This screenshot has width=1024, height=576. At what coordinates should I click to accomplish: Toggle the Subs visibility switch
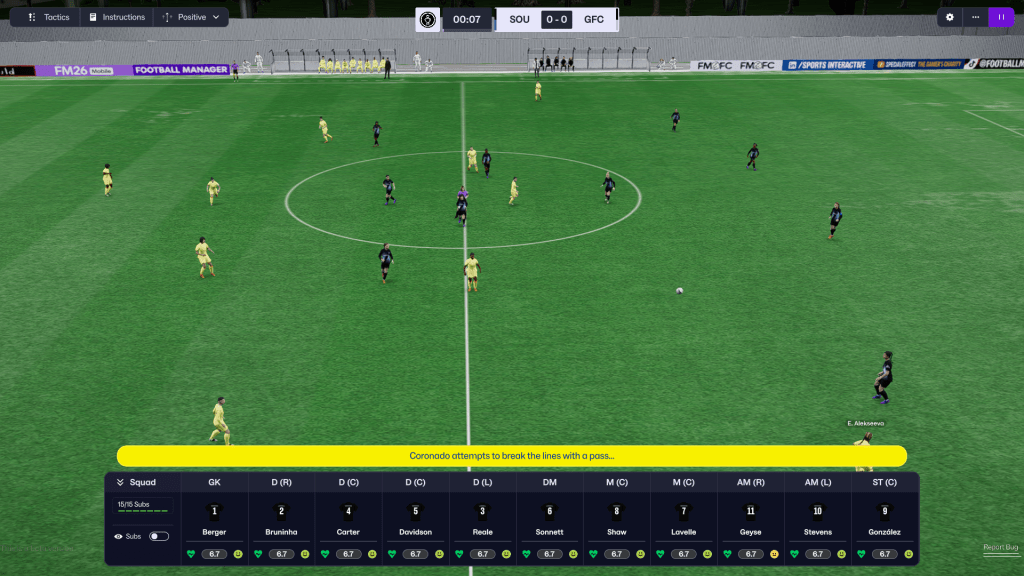pyautogui.click(x=158, y=536)
